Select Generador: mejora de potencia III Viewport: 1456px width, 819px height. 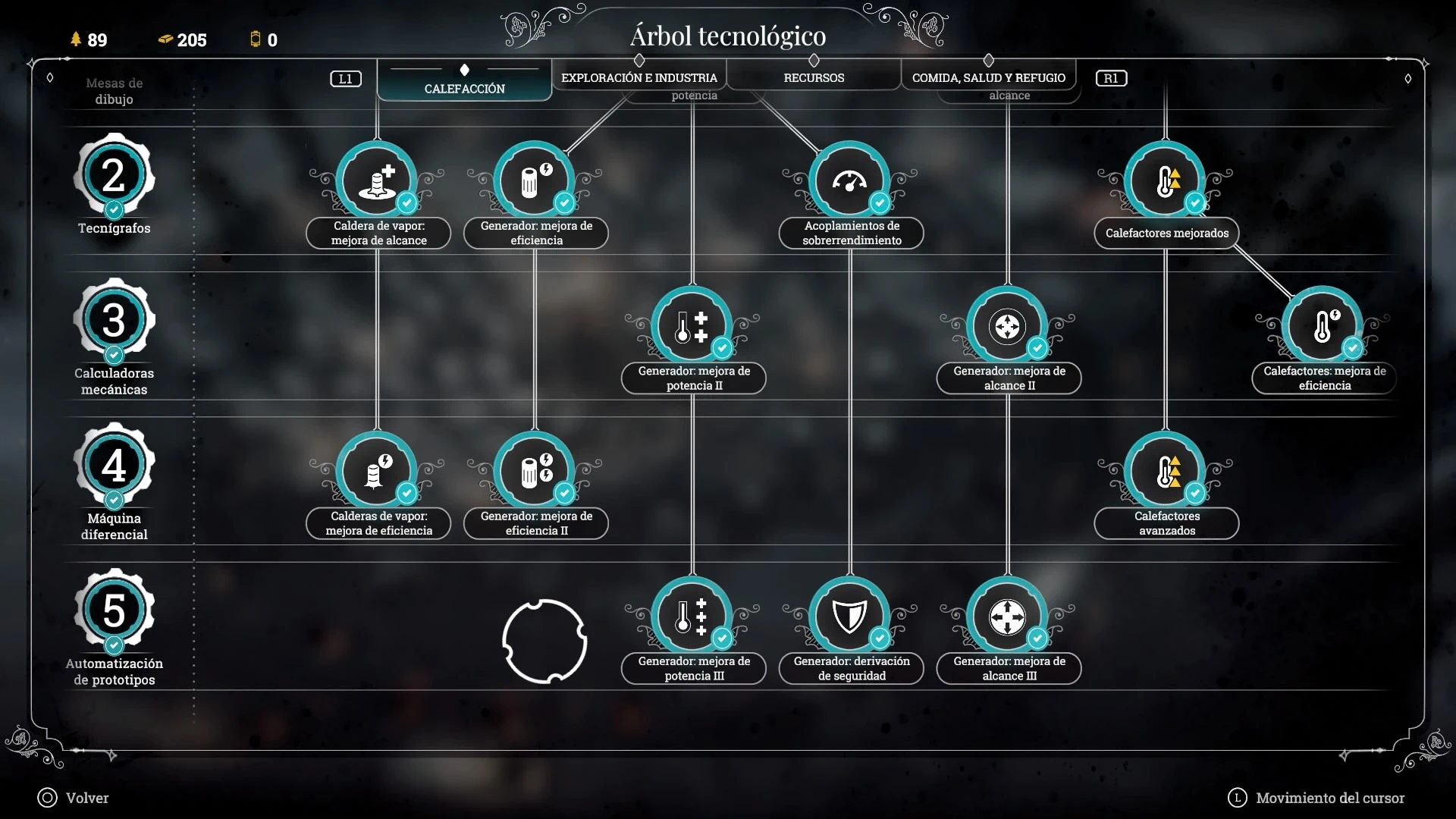tap(692, 617)
